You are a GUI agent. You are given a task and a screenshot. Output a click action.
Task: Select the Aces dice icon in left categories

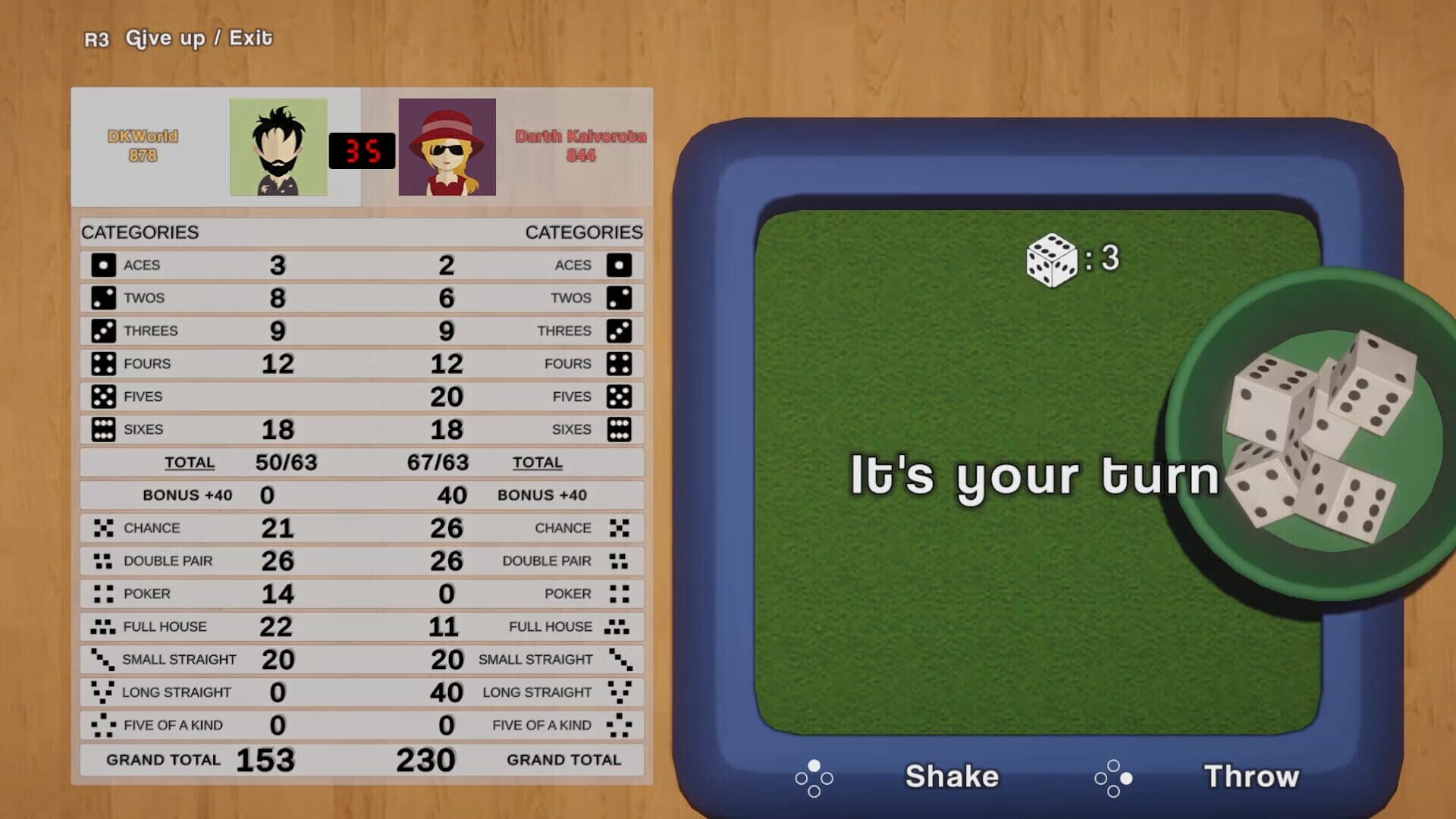(102, 265)
